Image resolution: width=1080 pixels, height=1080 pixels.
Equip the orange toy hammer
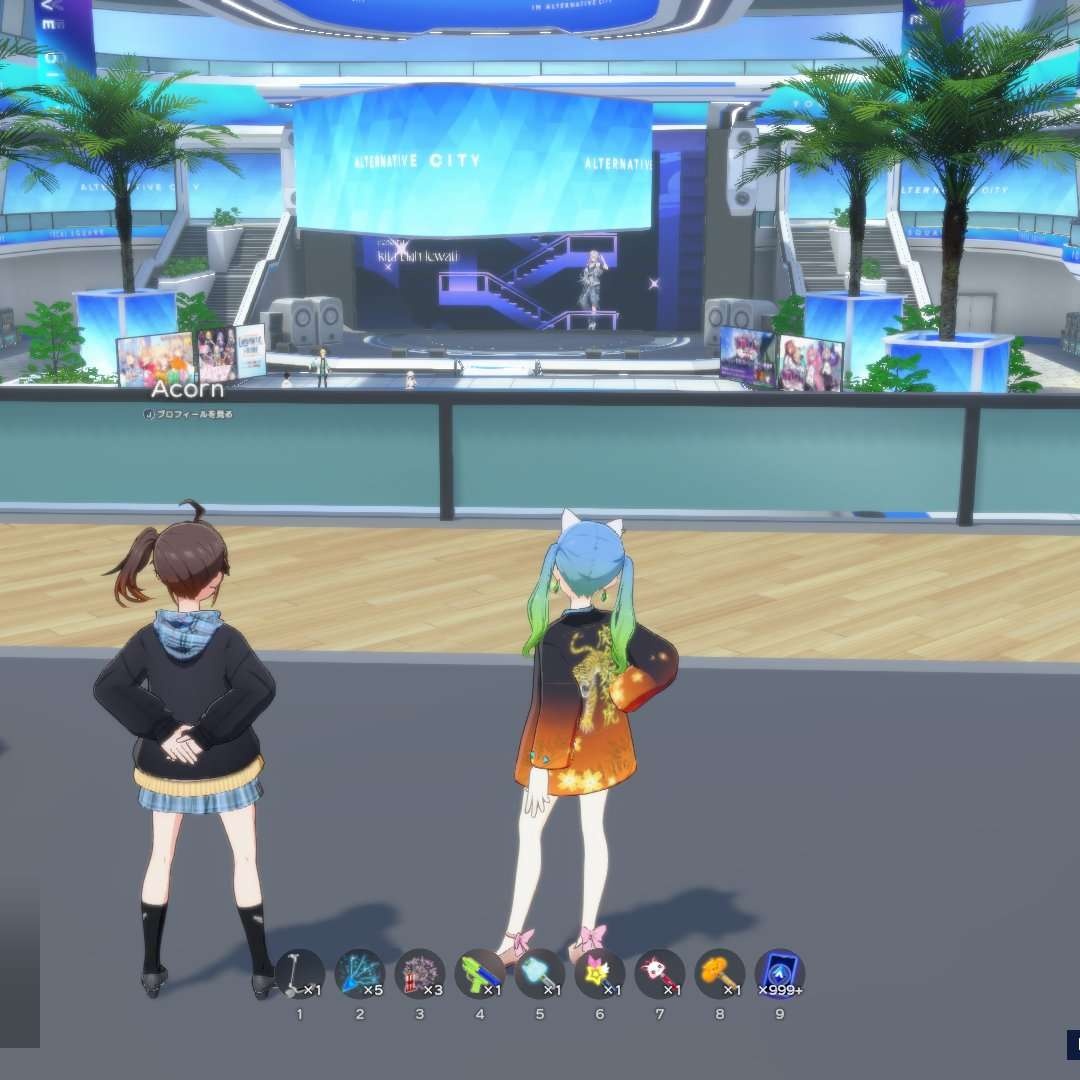719,974
